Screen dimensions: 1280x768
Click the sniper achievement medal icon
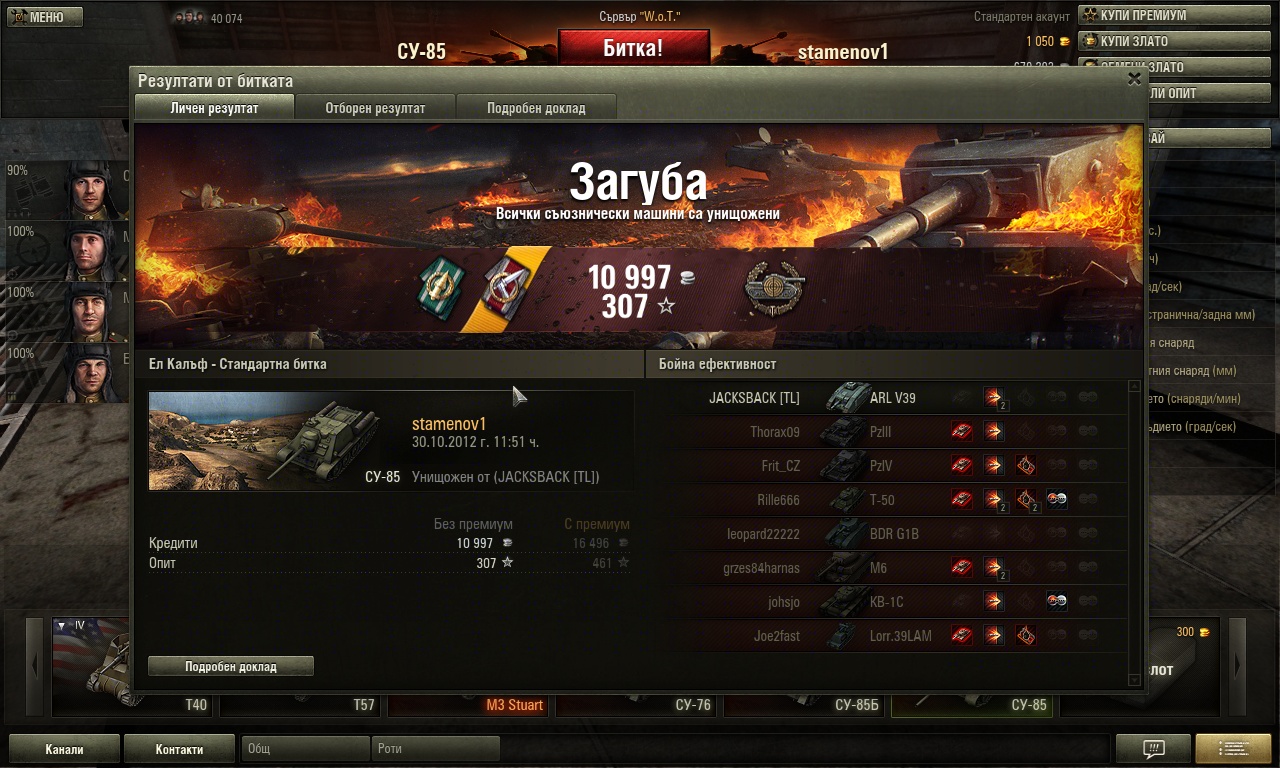tap(775, 290)
